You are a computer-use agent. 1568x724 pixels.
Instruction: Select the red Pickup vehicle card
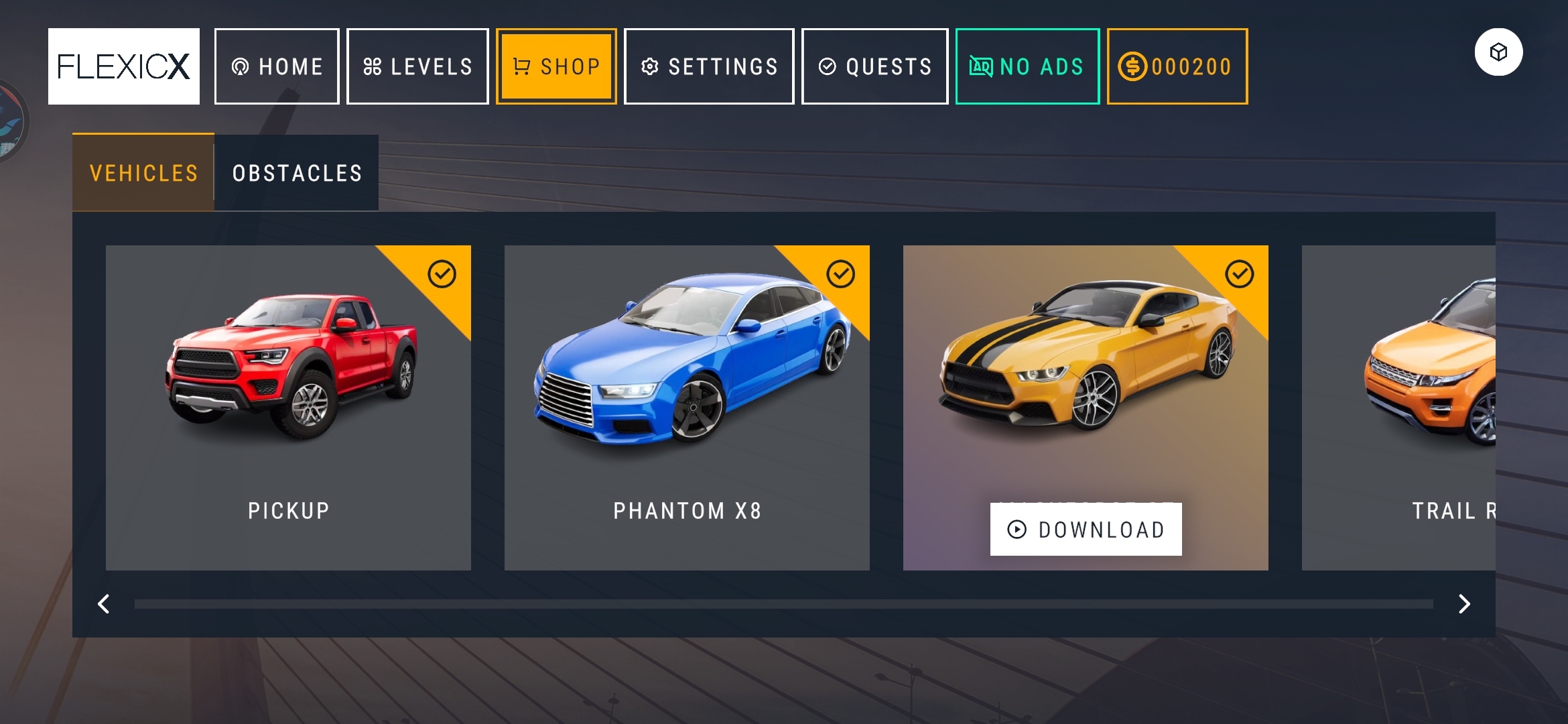(x=288, y=408)
